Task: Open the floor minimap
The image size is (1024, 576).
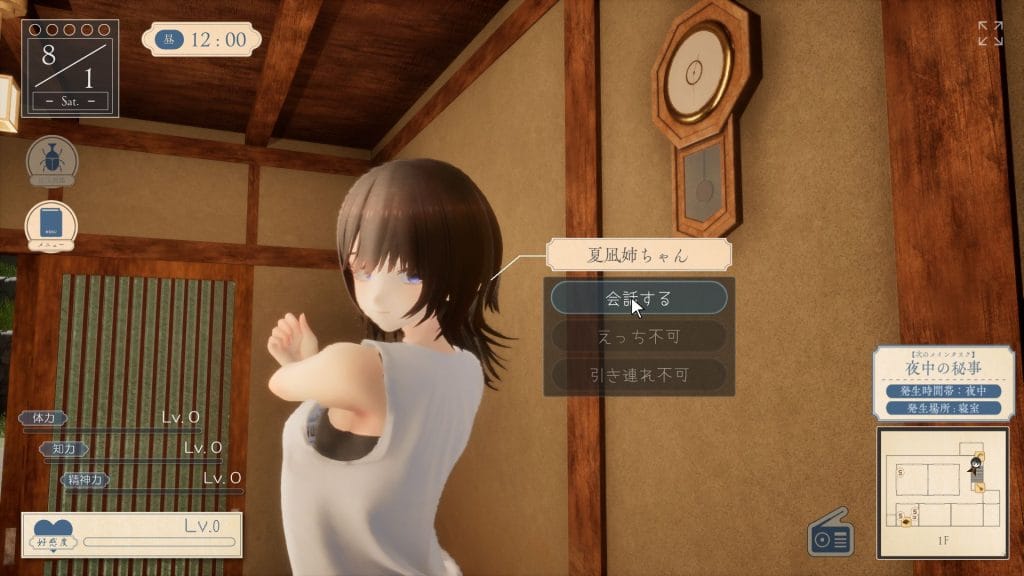Action: pyautogui.click(x=942, y=491)
